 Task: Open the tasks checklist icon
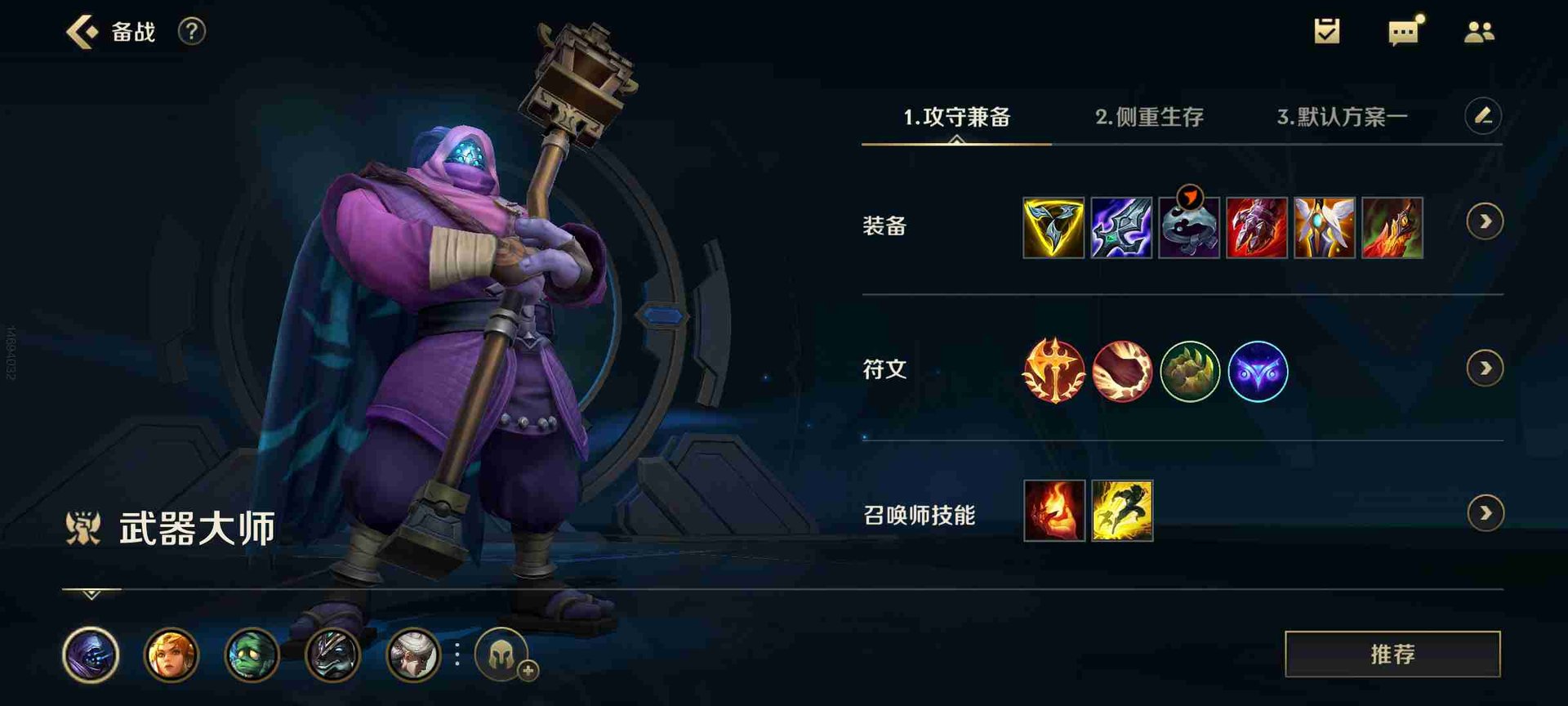pyautogui.click(x=1327, y=31)
